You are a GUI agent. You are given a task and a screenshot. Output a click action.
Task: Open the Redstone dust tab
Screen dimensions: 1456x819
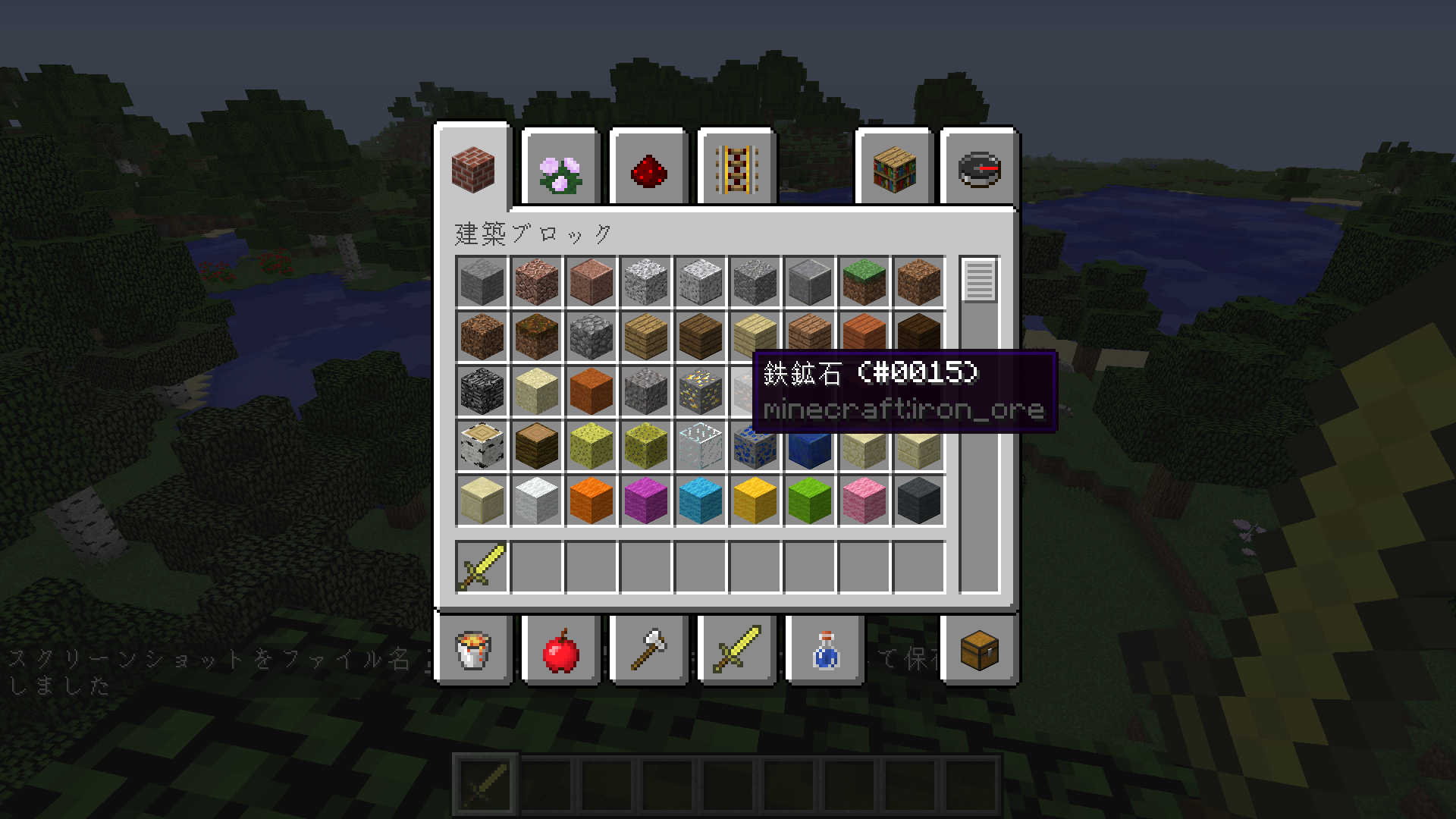coord(648,171)
